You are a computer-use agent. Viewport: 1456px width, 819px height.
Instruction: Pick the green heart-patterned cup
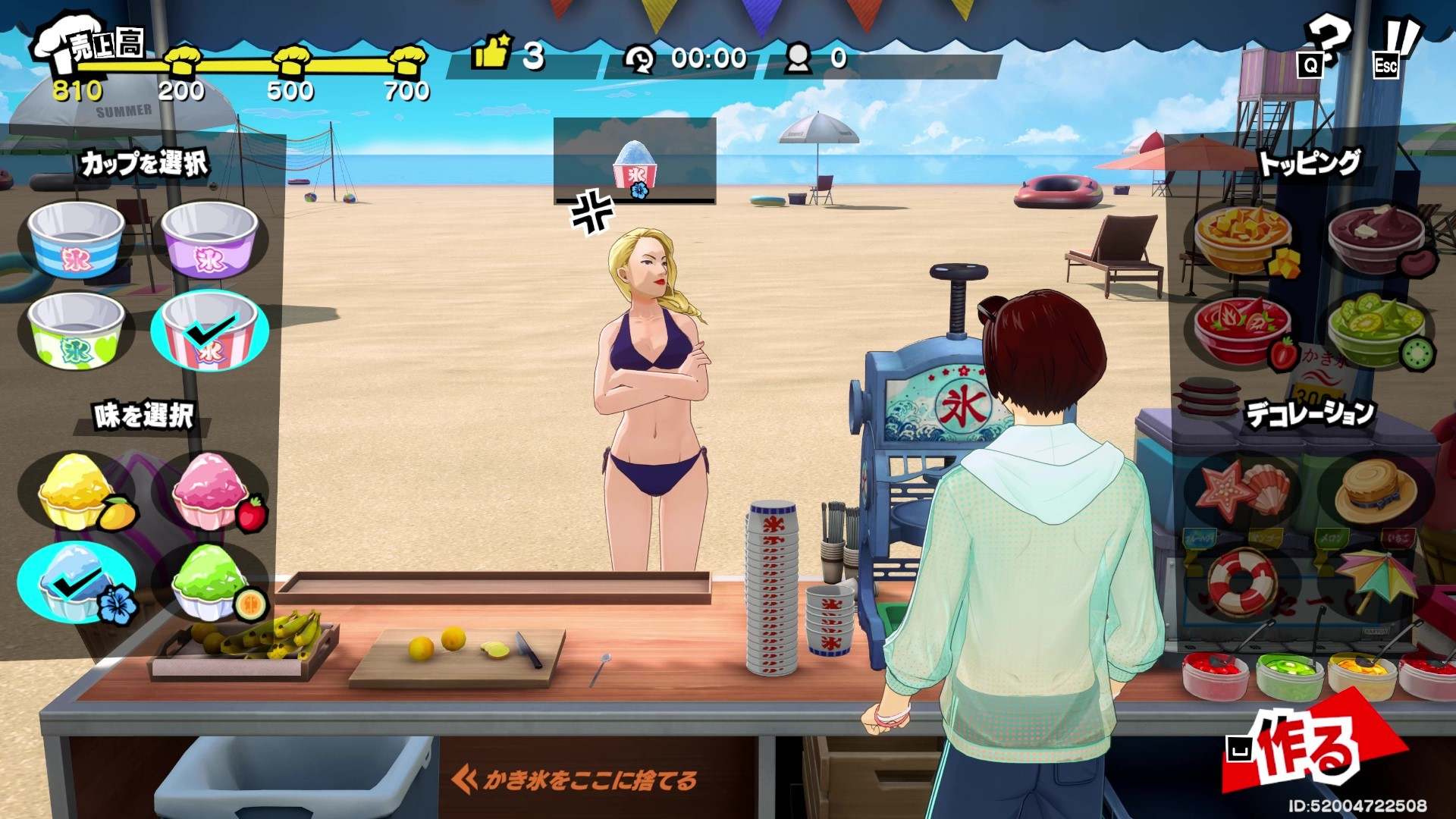click(76, 331)
